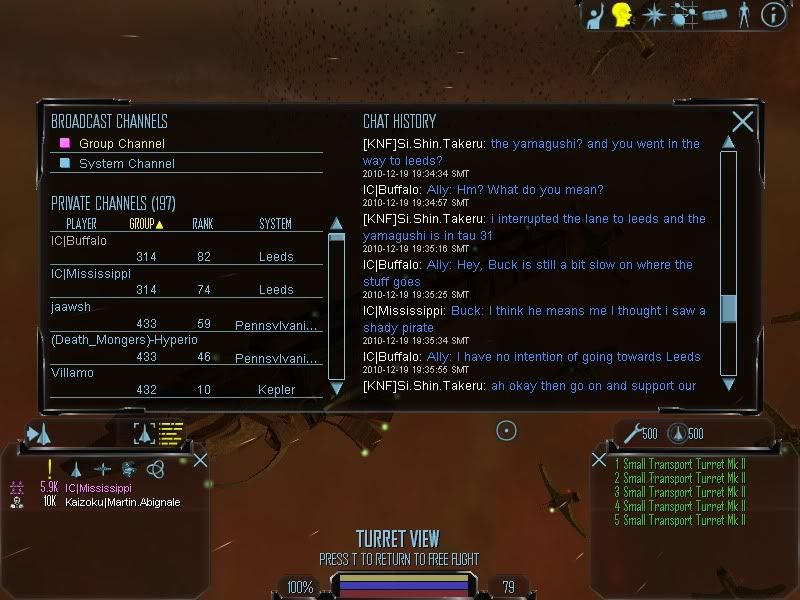Viewport: 800px width, 600px height.
Task: Target Kaizoku|Martin.Abignale in the contact list
Action: point(123,502)
